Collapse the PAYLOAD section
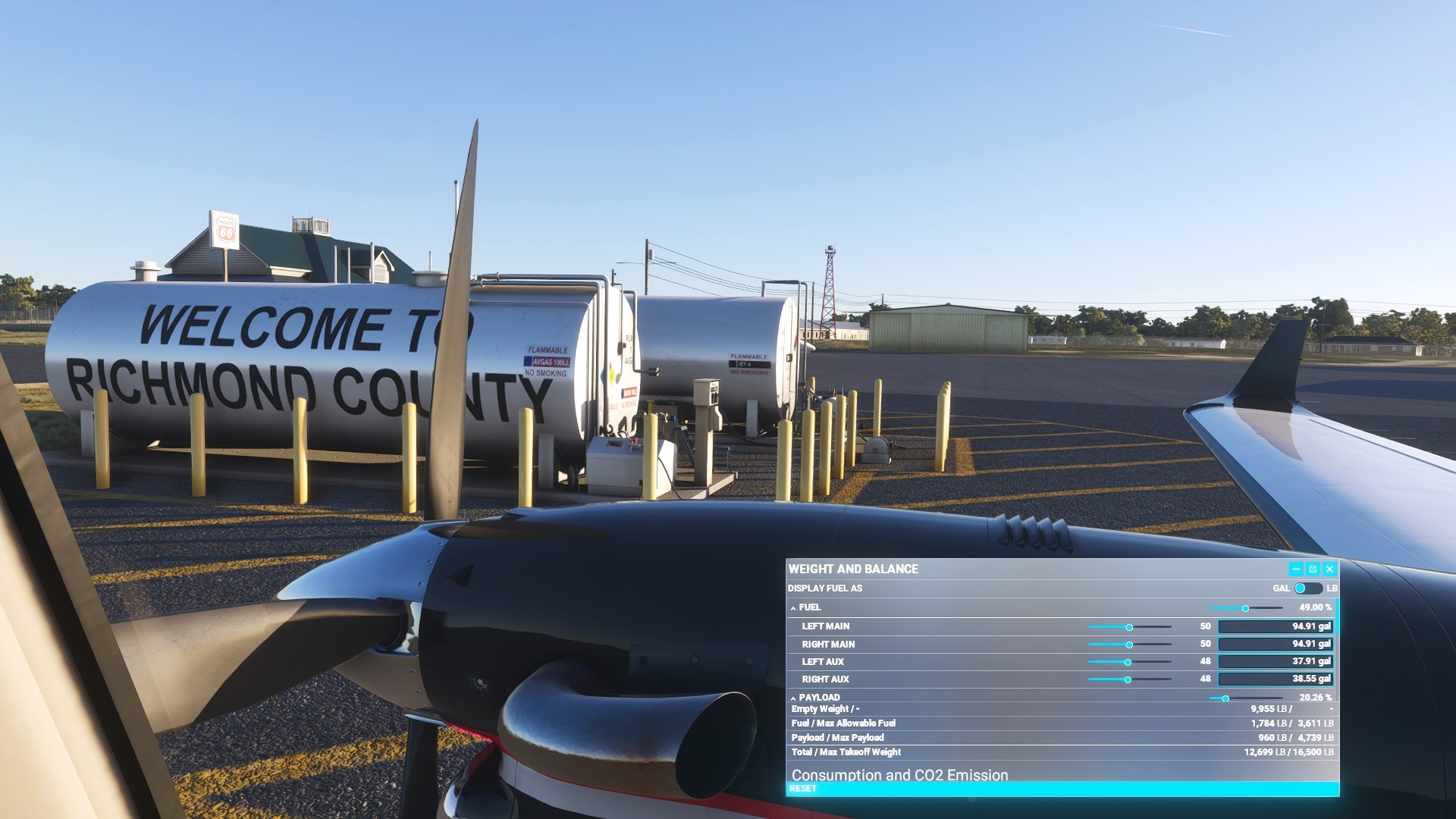 [x=793, y=698]
